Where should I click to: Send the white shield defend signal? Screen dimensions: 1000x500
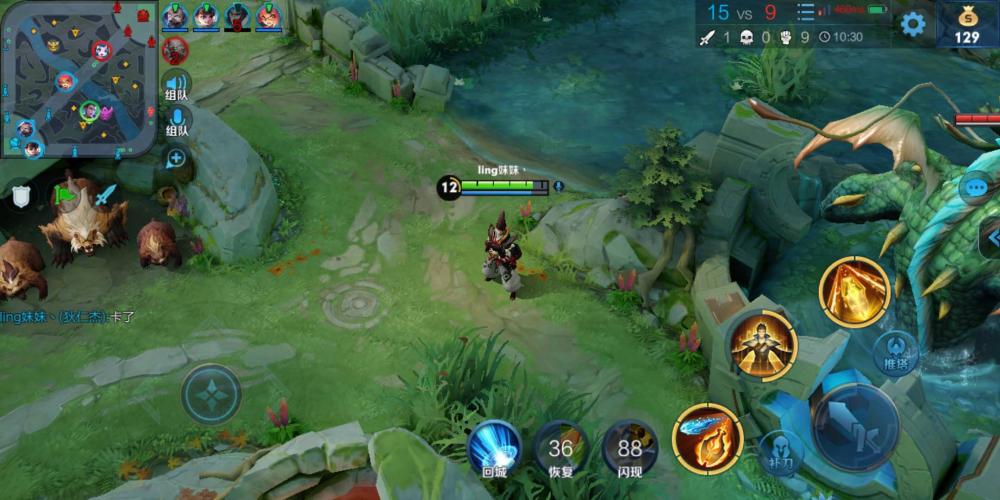[x=21, y=196]
